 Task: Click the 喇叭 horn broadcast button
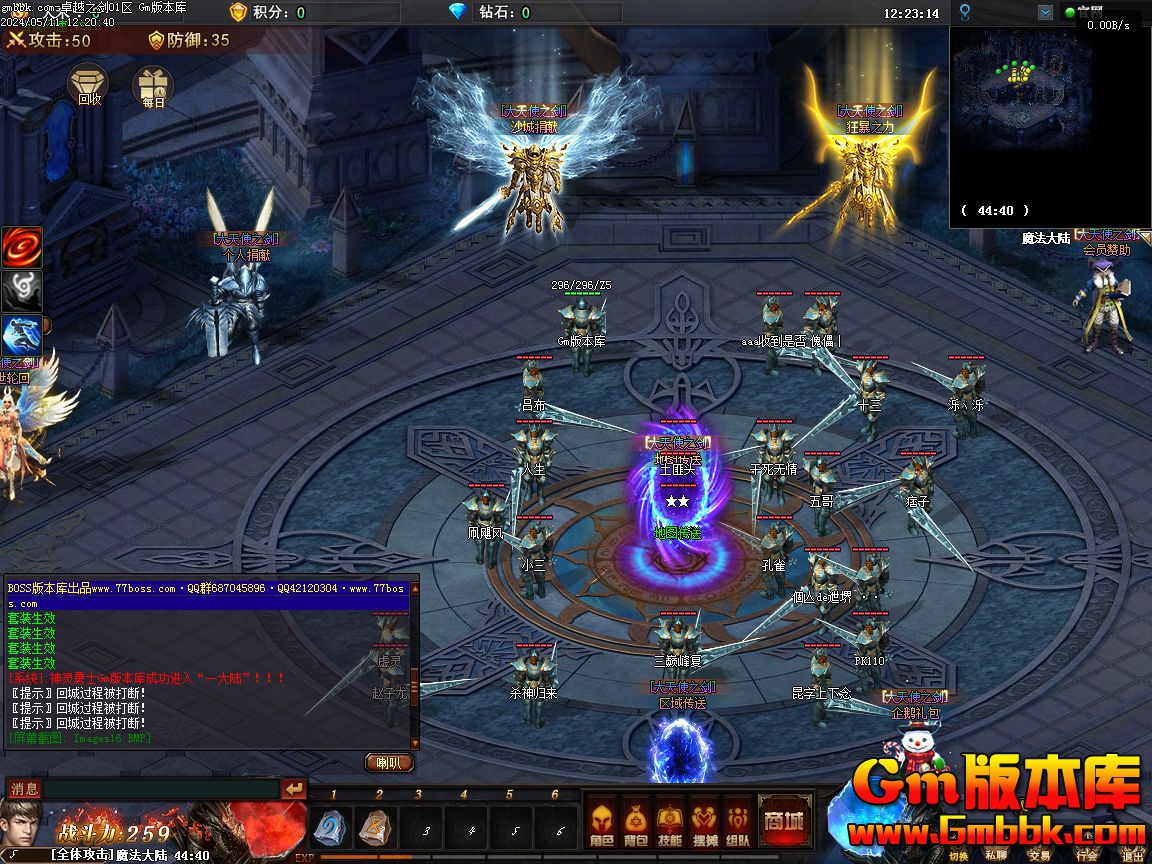(x=388, y=762)
